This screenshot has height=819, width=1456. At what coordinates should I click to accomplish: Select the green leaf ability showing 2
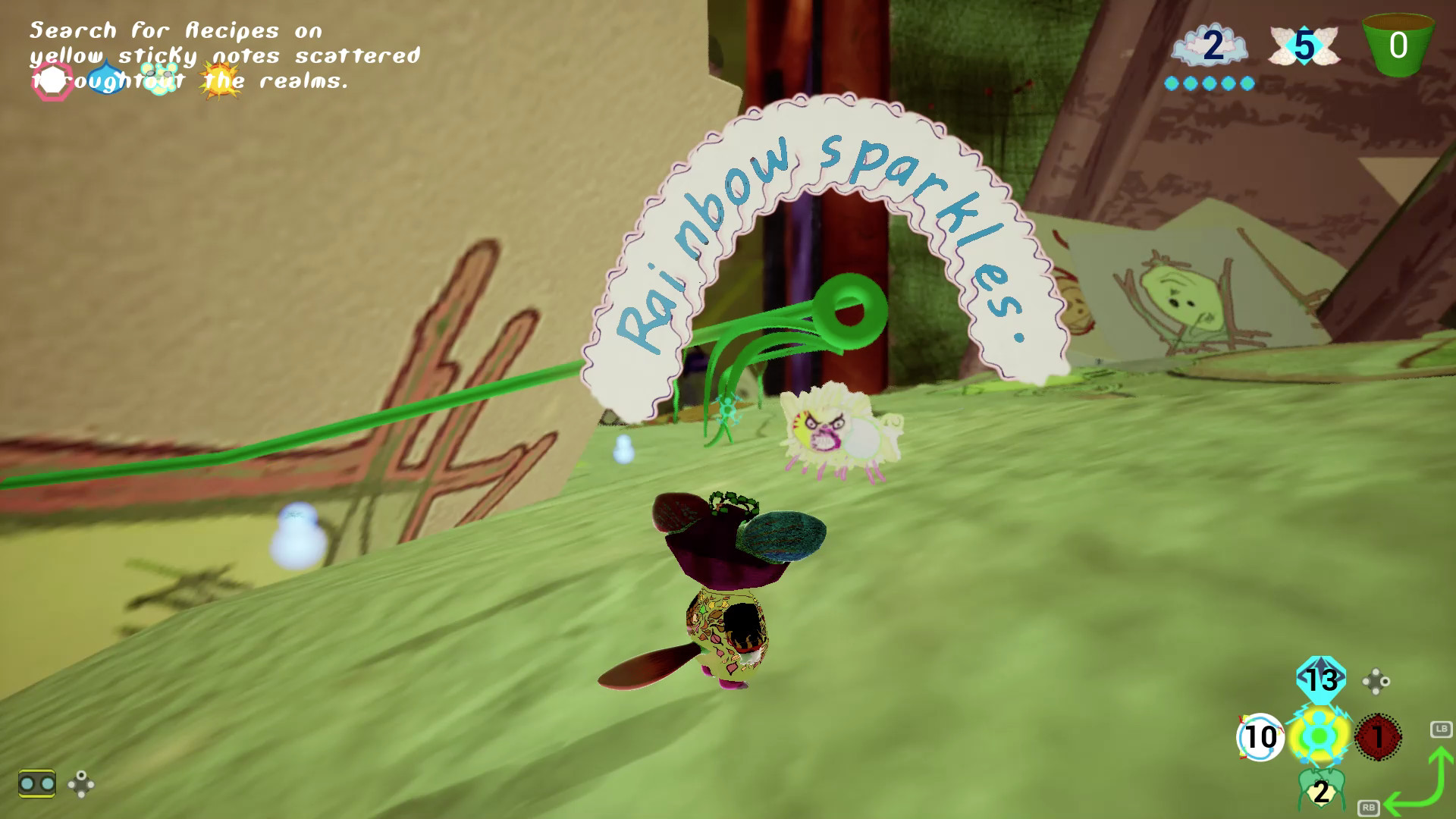1321,790
